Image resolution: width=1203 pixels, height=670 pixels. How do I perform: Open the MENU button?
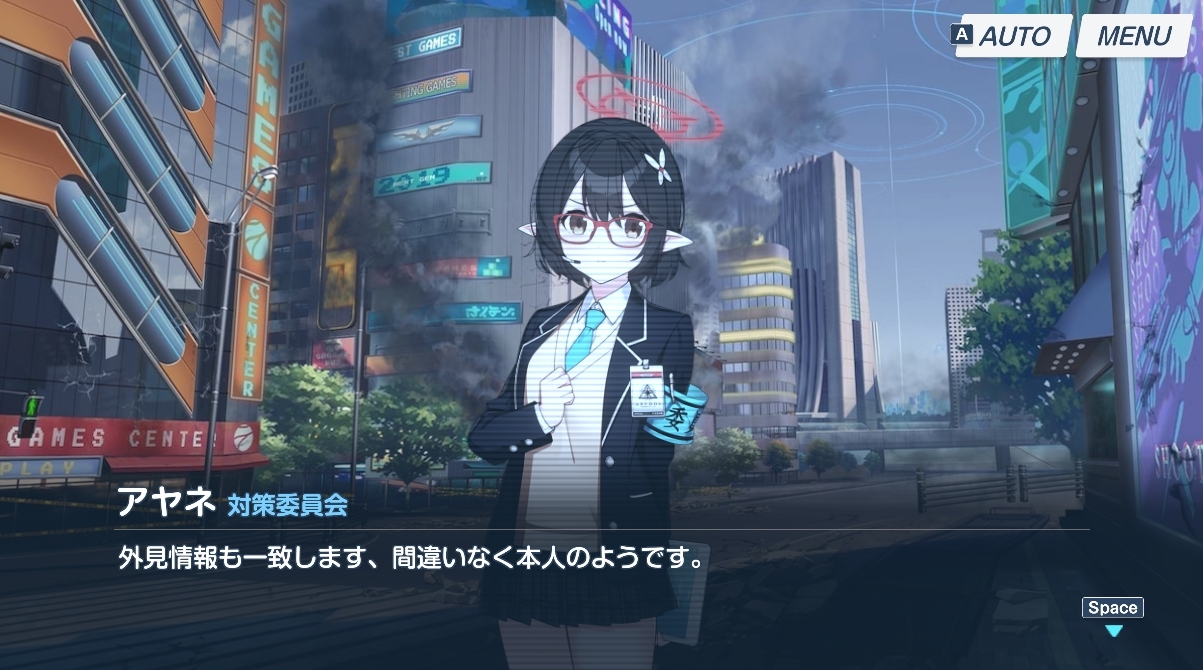(x=1133, y=37)
